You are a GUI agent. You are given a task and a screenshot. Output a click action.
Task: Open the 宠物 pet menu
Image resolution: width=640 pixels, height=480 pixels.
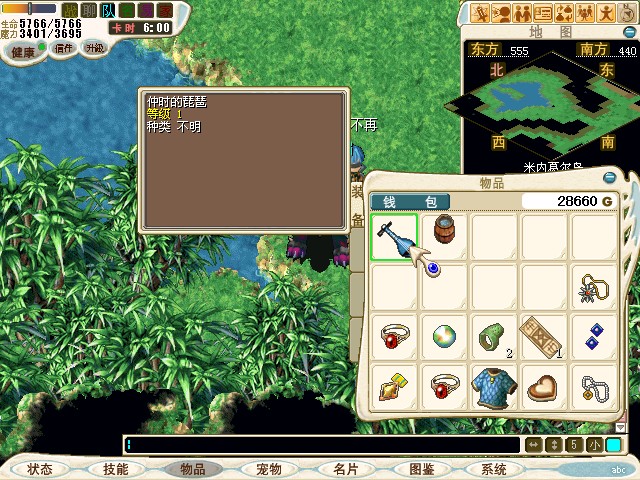coord(268,469)
